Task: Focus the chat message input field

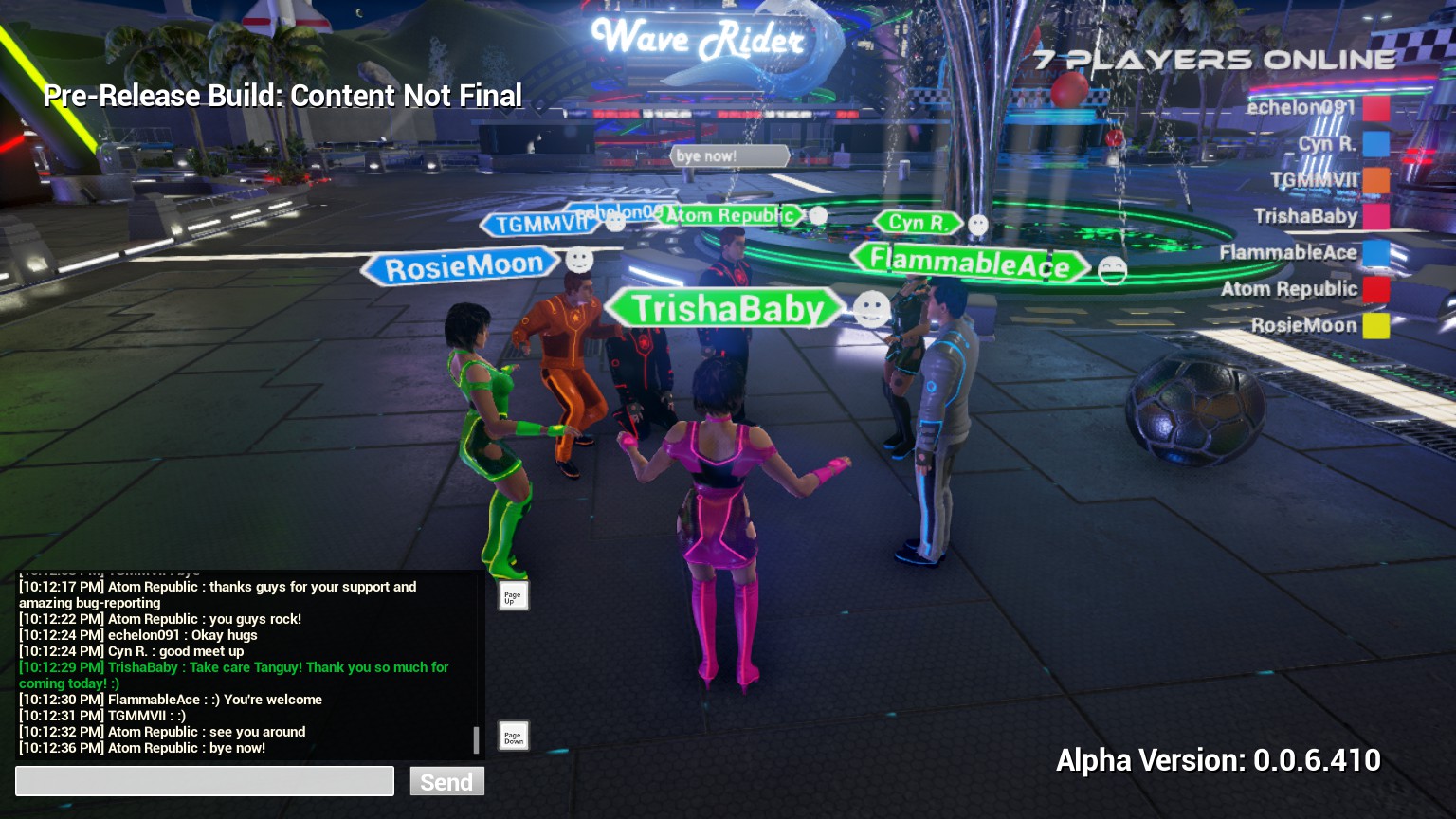Action: [x=205, y=781]
